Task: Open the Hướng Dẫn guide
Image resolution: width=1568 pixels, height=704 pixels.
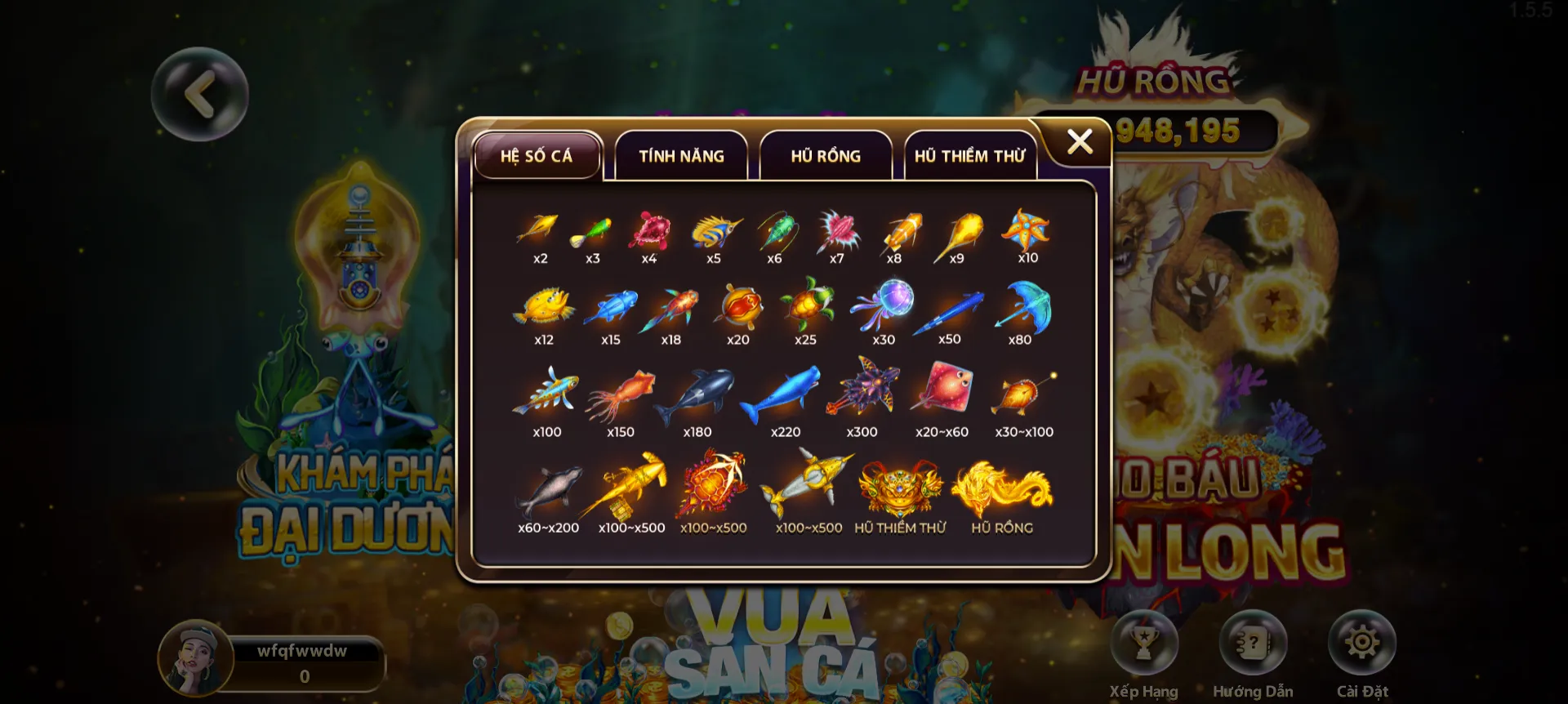Action: click(1253, 643)
